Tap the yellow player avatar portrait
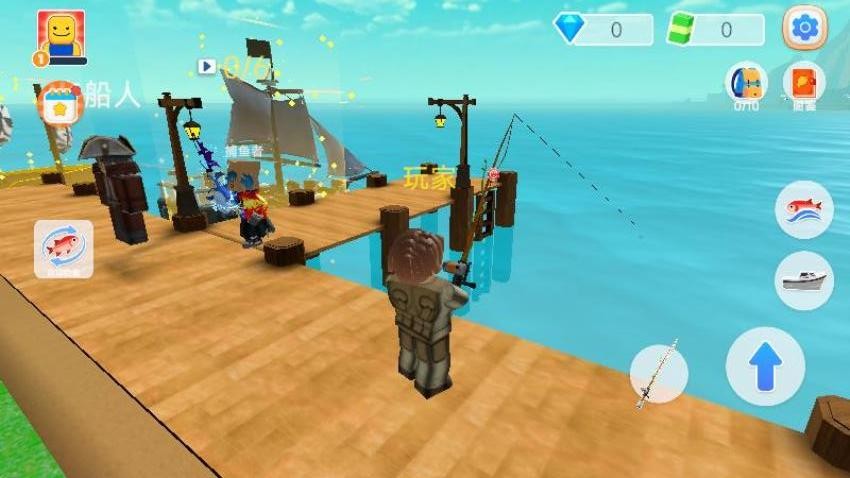 coord(61,36)
